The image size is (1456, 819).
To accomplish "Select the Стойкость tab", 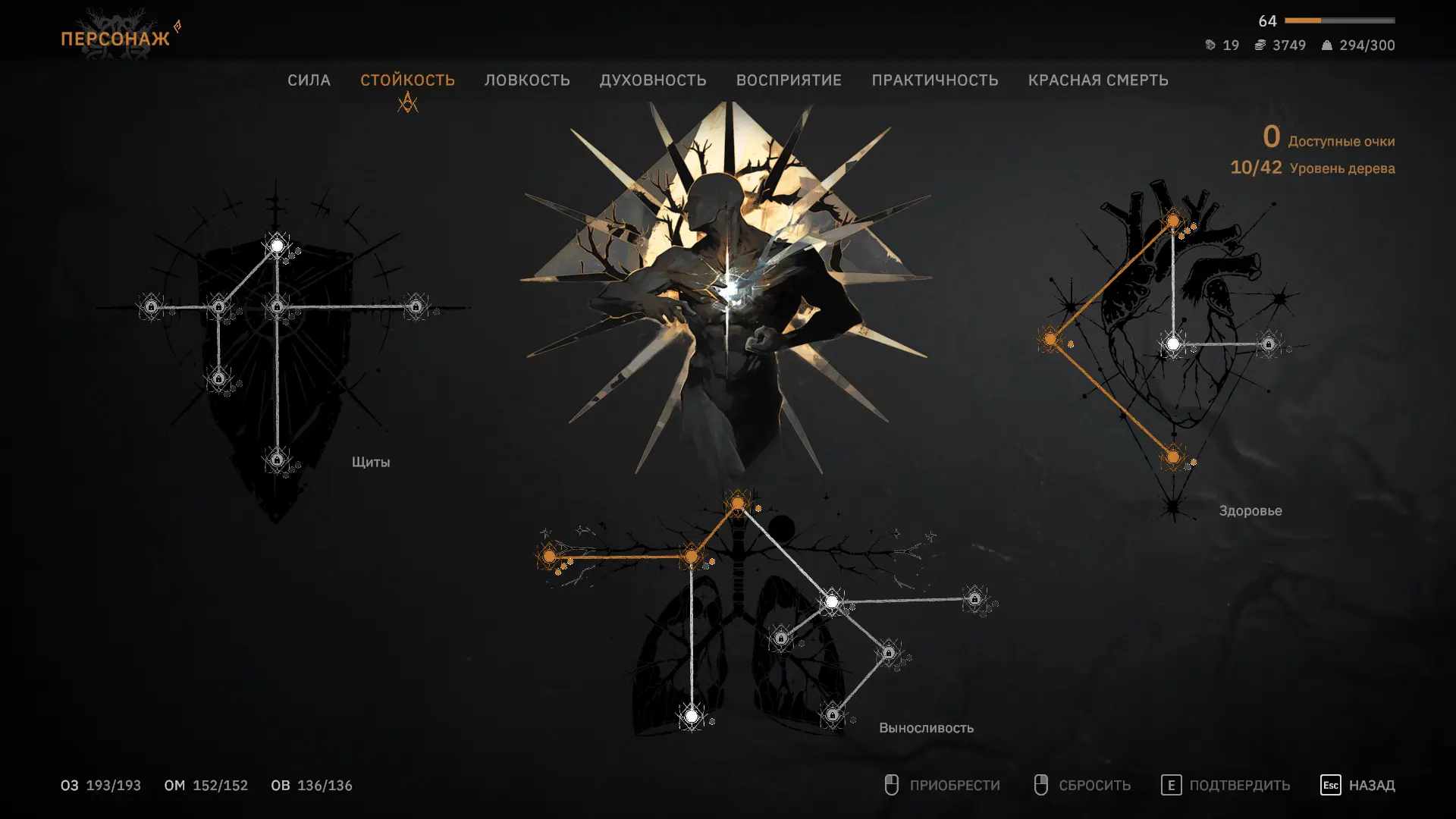I will (x=407, y=80).
